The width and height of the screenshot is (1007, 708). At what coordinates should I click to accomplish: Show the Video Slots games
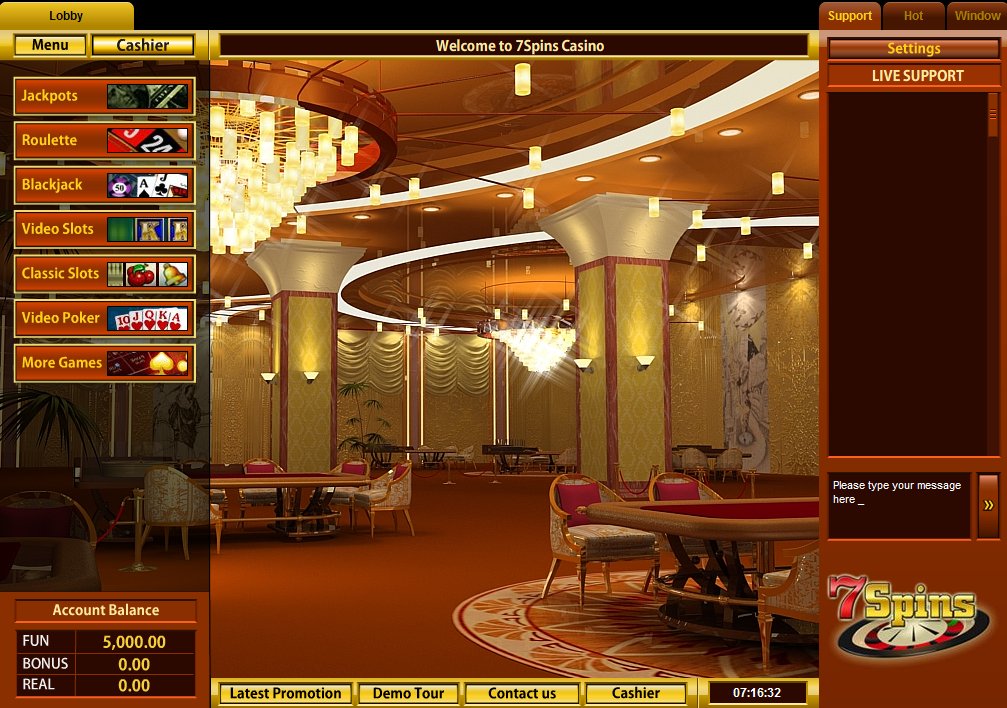click(x=104, y=229)
